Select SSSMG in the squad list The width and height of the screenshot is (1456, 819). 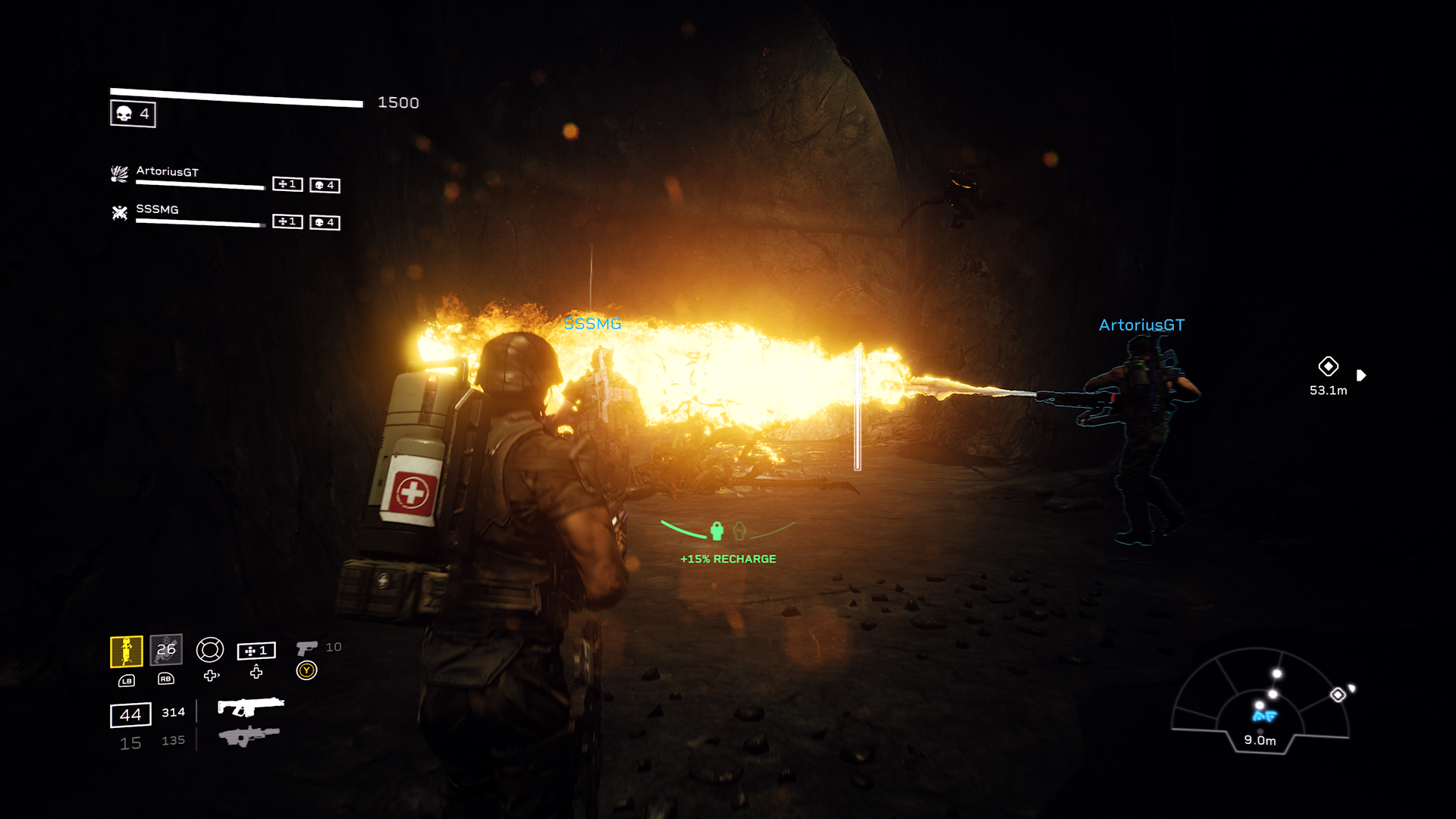157,209
